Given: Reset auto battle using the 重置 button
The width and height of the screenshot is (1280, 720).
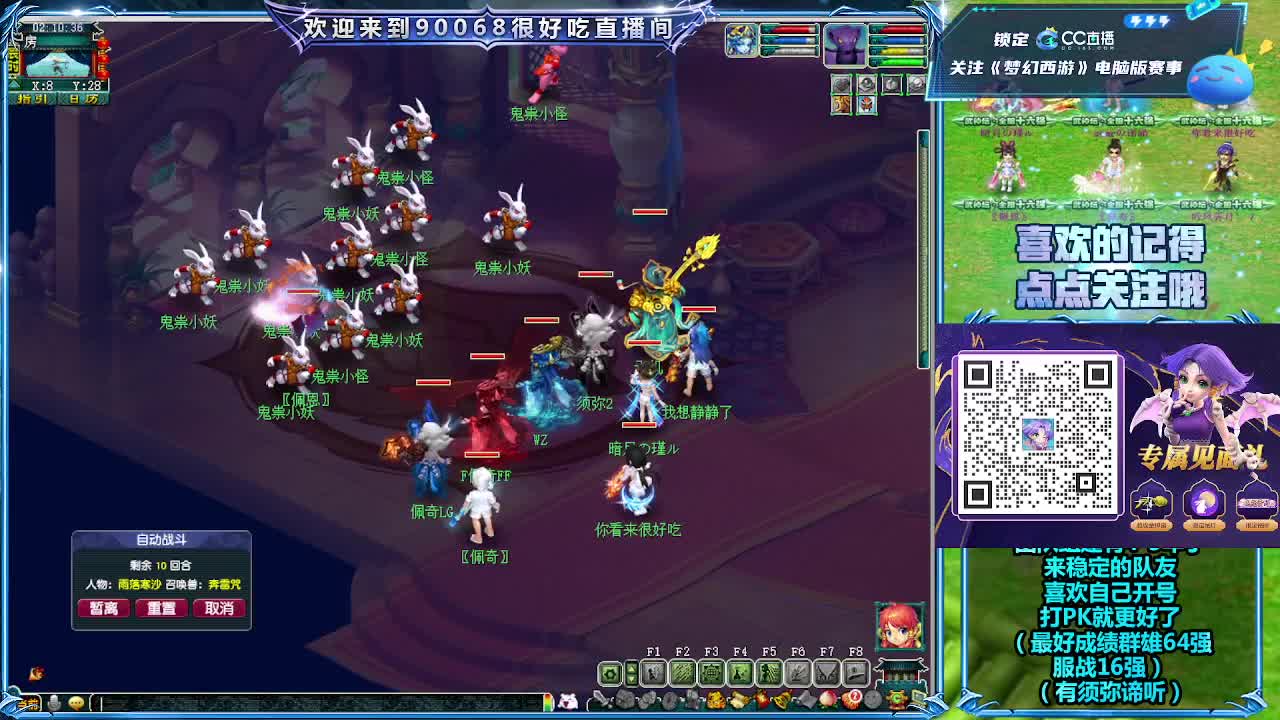Looking at the screenshot, I should [x=161, y=608].
